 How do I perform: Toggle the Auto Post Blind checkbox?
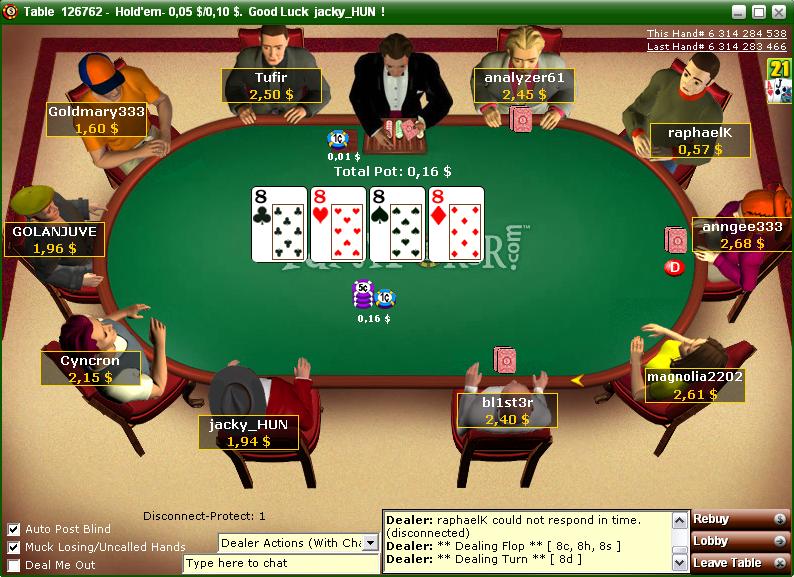tap(14, 529)
